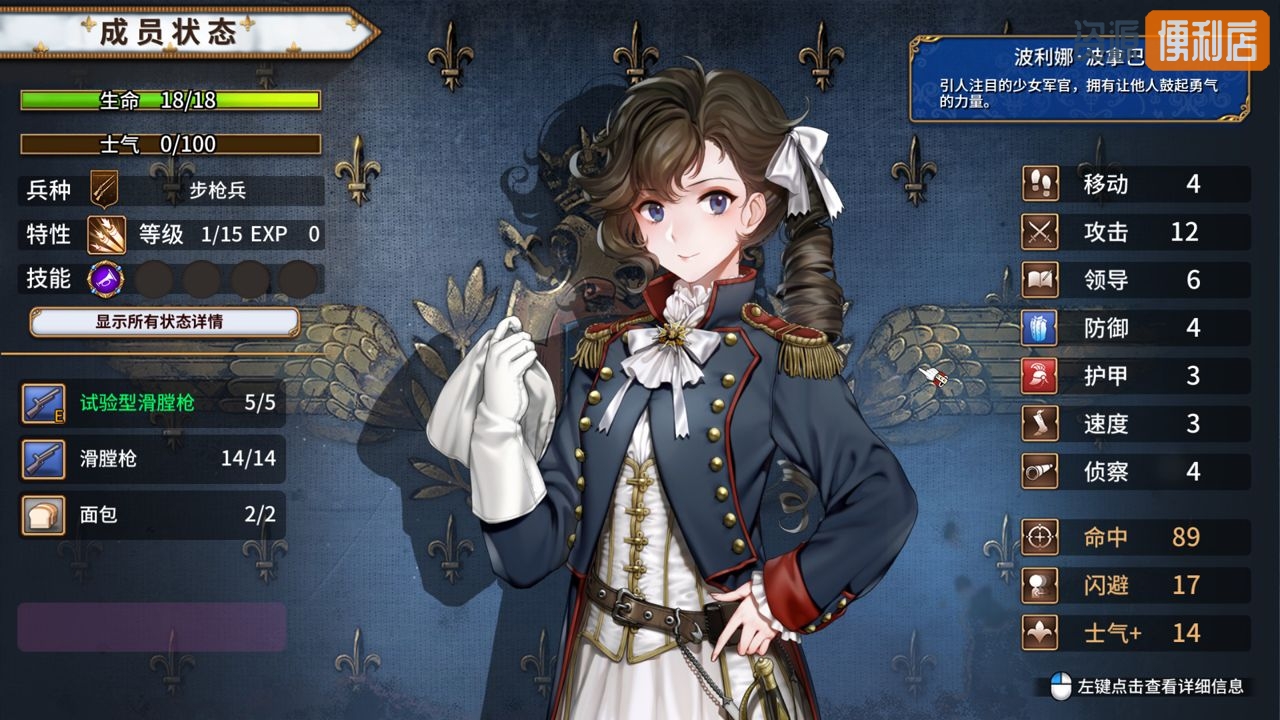The height and width of the screenshot is (720, 1280).
Task: Show details for the 移动 stat
Action: pyautogui.click(x=1135, y=184)
